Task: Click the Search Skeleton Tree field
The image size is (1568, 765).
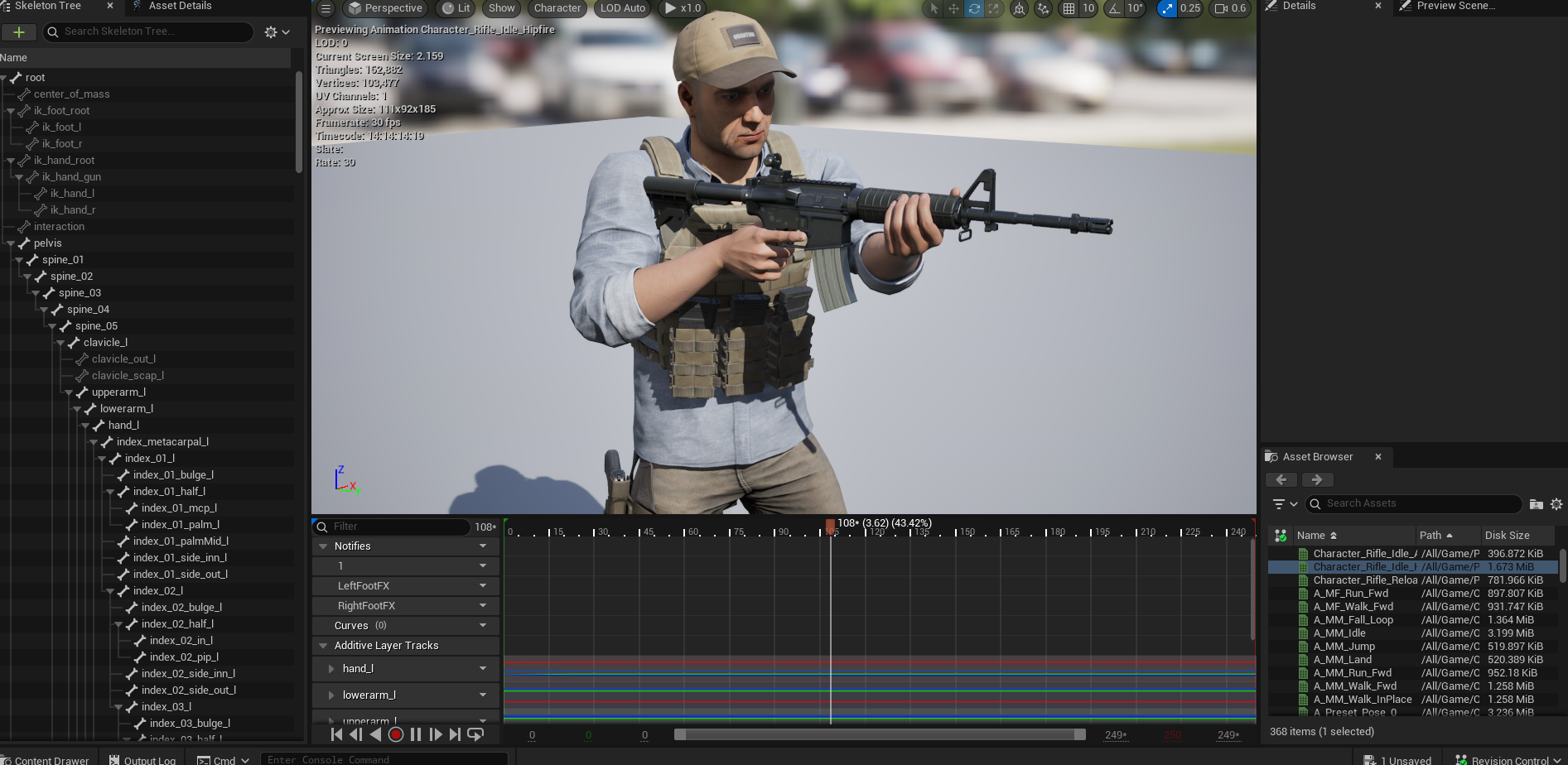Action: pos(149,31)
